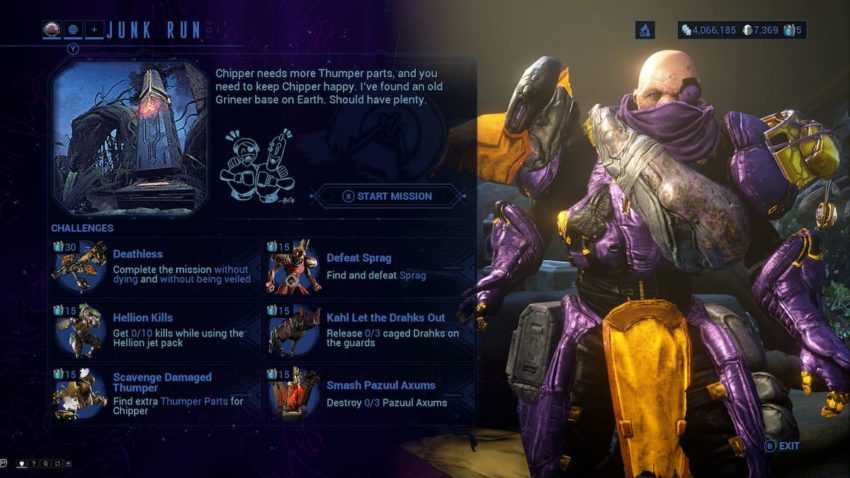Viewport: 850px width, 478px height.
Task: Open the plus tab beside Junk Run
Action: 93,30
